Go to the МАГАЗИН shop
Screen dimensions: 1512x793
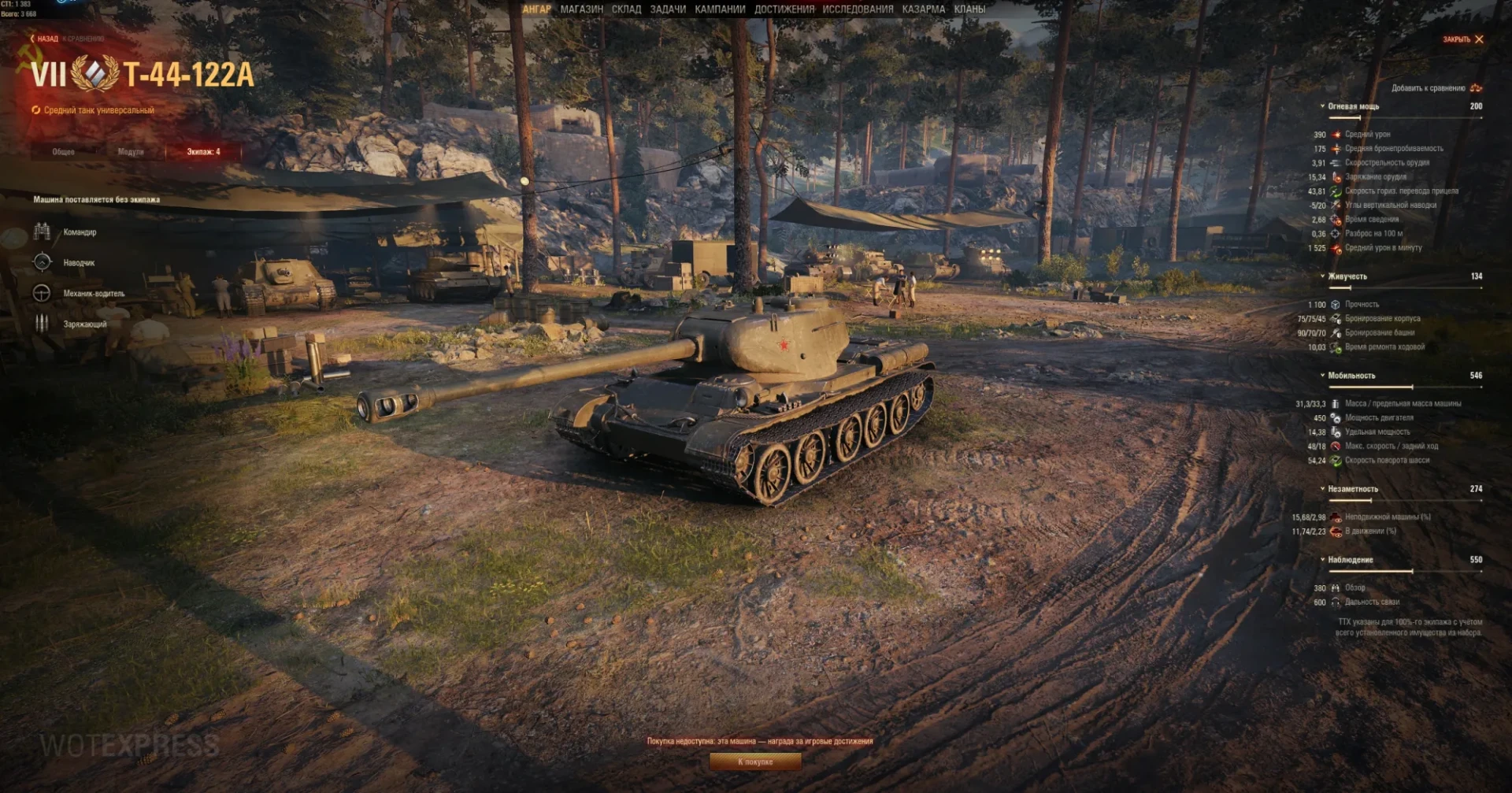click(x=581, y=9)
